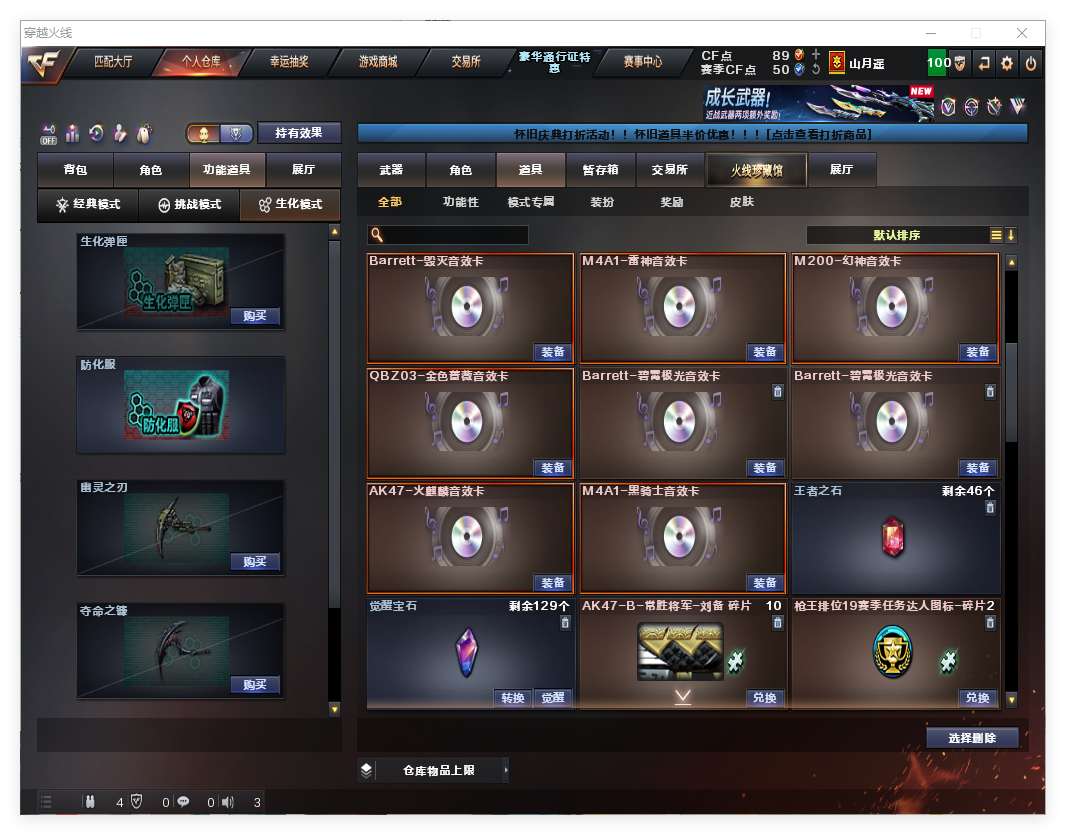The height and width of the screenshot is (835, 1066).
Task: Open the 赛事中心 tournament center
Action: click(643, 62)
